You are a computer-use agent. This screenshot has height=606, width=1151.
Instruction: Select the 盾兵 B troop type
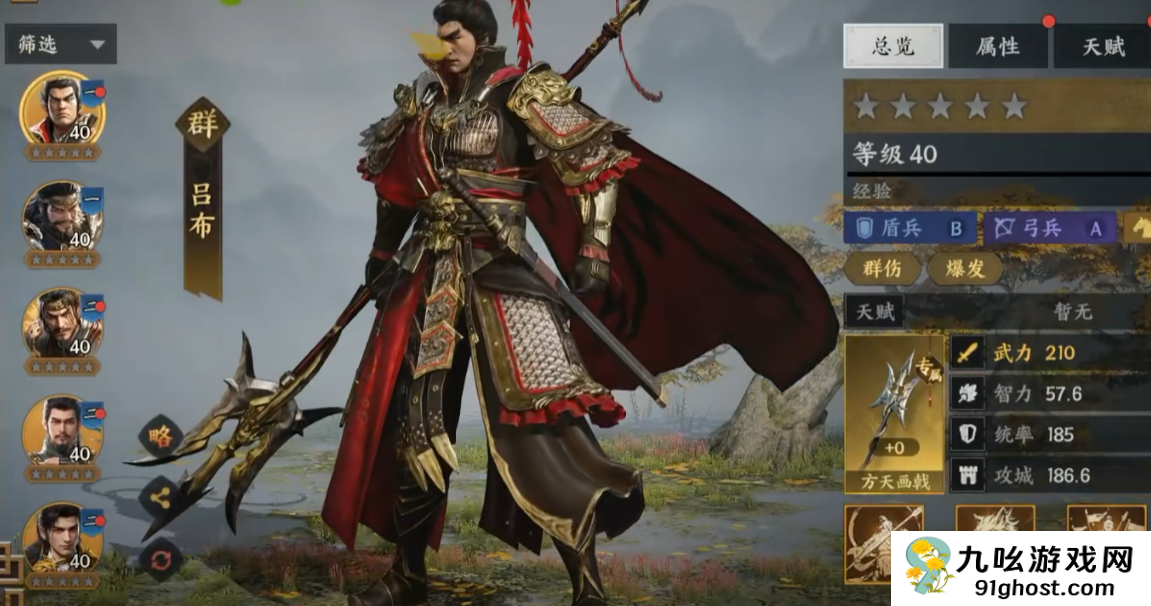point(908,228)
